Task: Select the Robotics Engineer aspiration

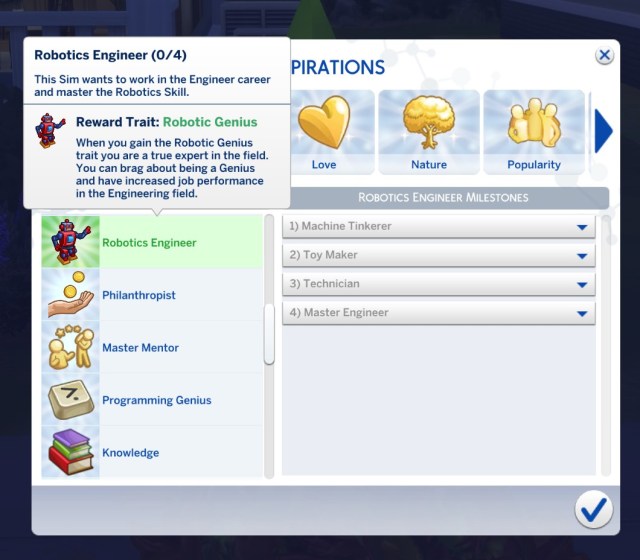Action: (150, 242)
